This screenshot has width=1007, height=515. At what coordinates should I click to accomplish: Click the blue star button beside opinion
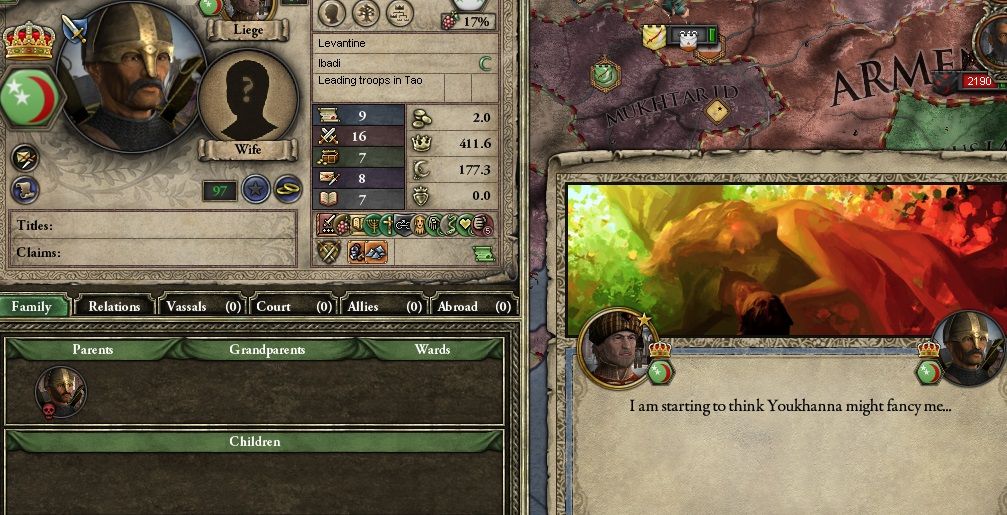pyautogui.click(x=256, y=188)
